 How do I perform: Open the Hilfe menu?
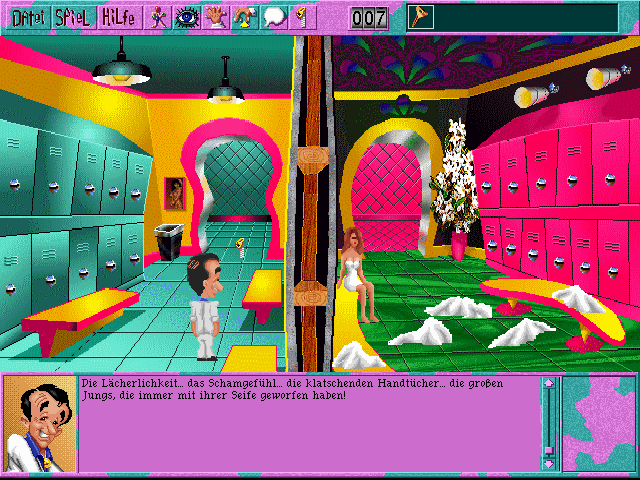pos(119,16)
